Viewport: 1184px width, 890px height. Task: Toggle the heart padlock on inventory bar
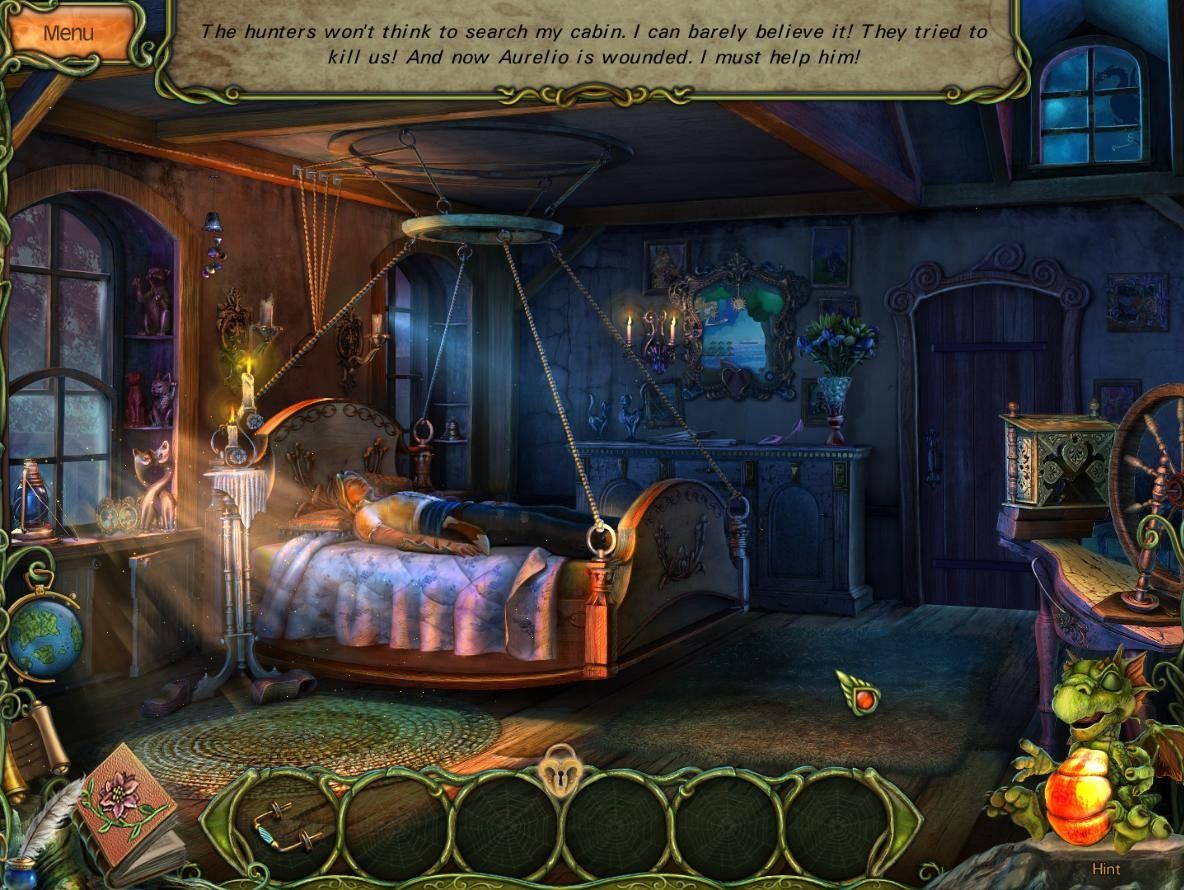(x=562, y=773)
